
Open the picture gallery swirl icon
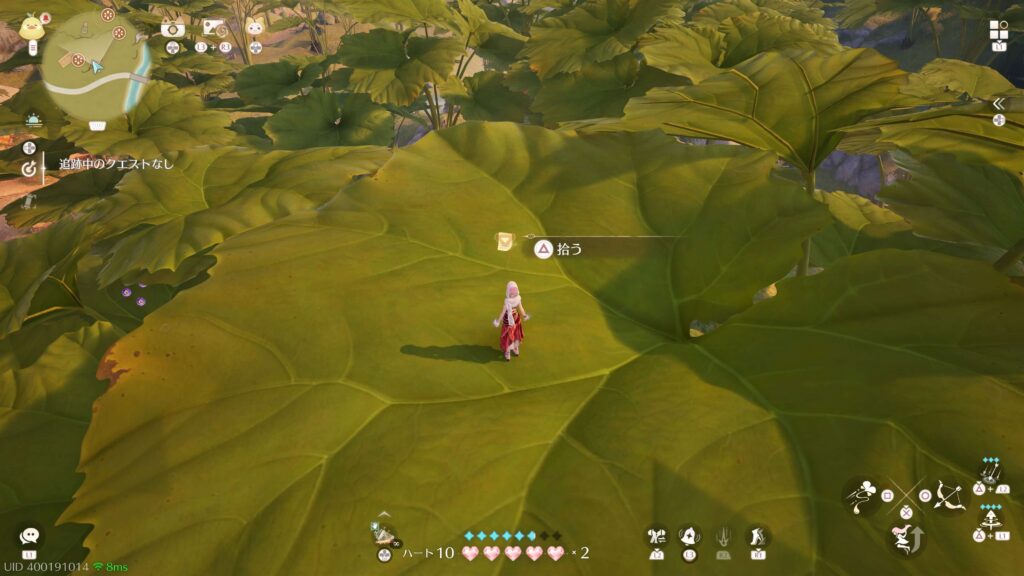click(x=213, y=28)
